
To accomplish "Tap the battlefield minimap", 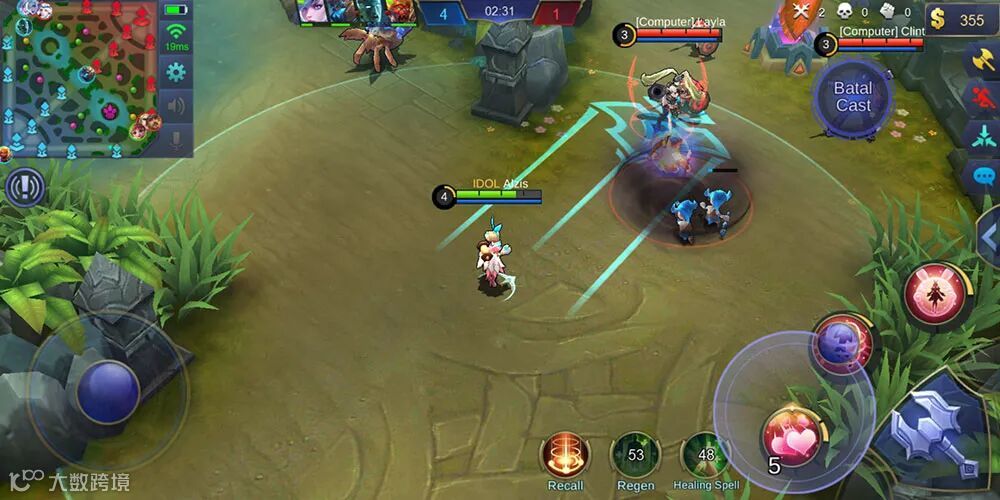I will click(x=80, y=78).
